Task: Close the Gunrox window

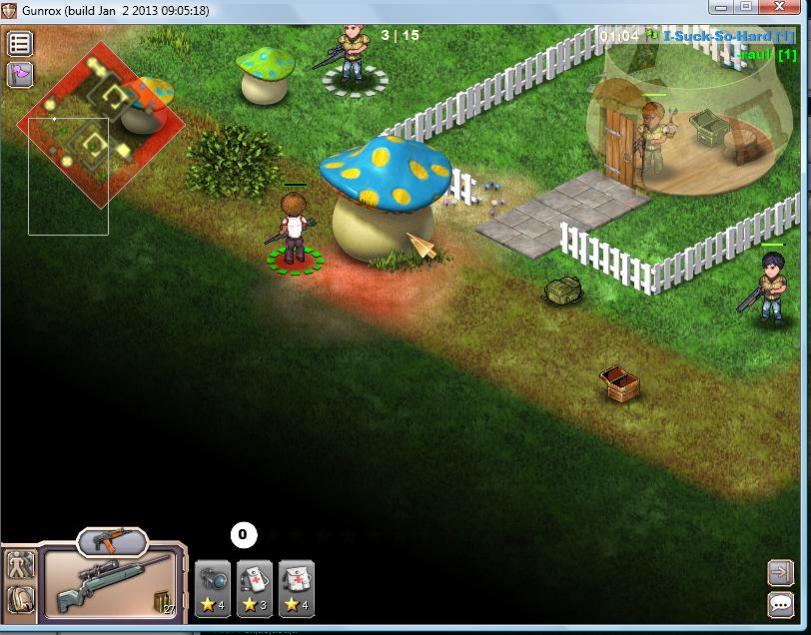Action: coord(784,7)
